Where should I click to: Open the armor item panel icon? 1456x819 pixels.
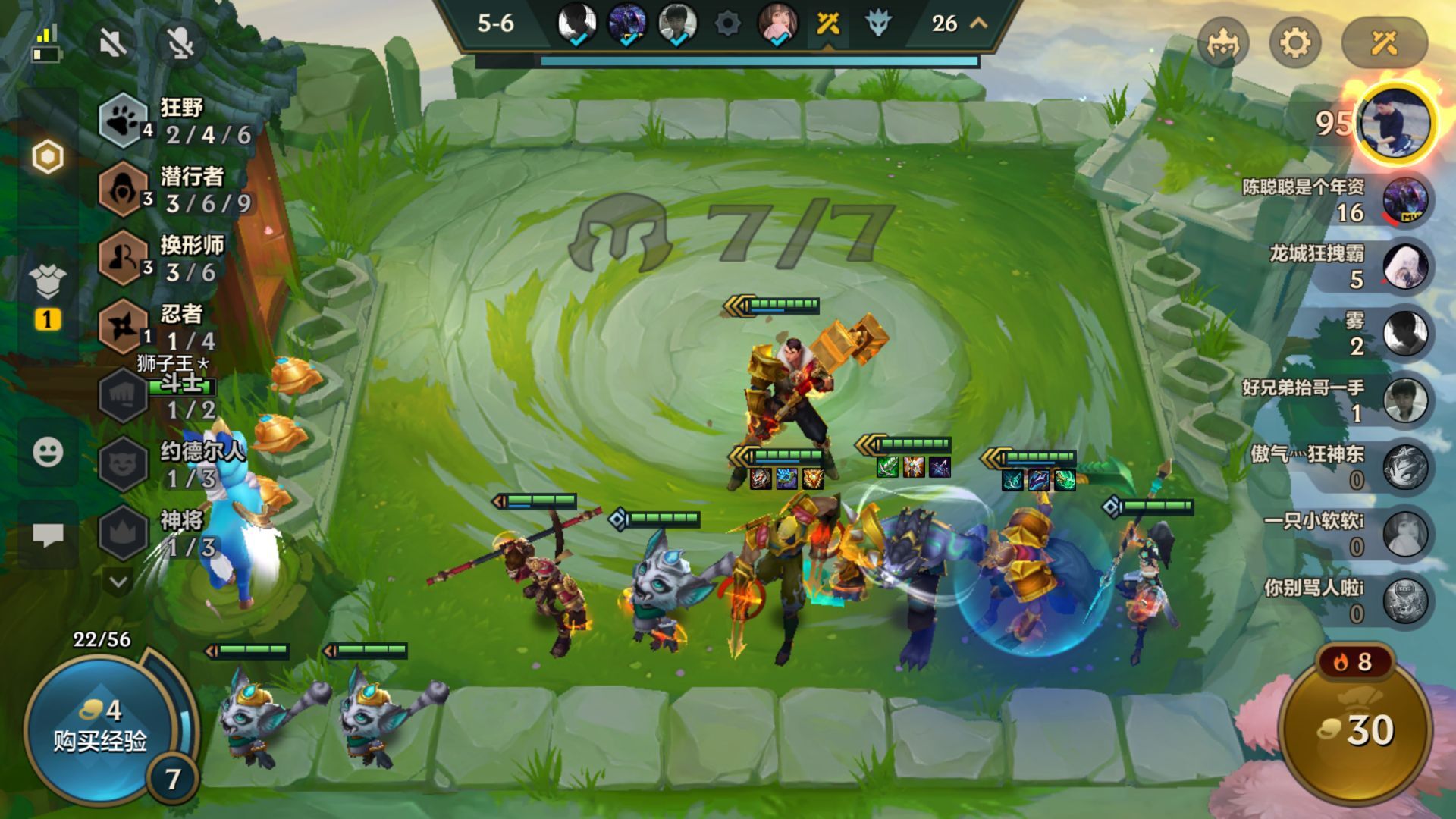coord(48,282)
